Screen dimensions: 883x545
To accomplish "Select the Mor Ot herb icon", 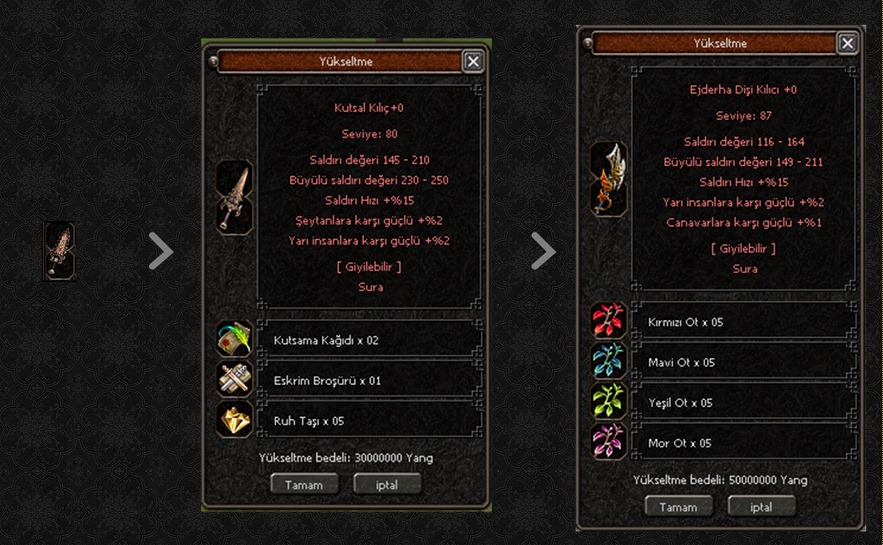I will pos(608,441).
